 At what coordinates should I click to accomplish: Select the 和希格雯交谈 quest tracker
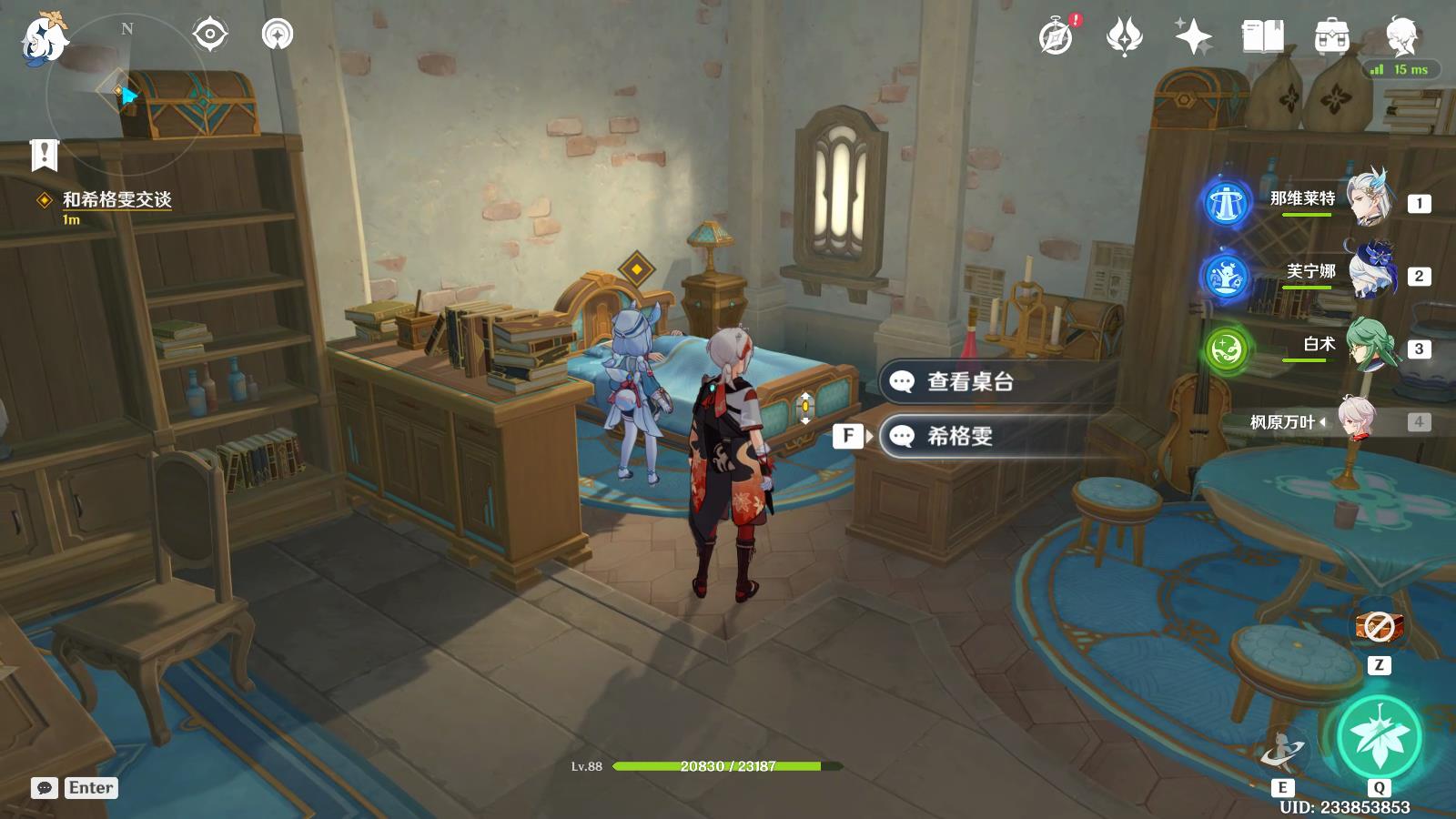(116, 199)
